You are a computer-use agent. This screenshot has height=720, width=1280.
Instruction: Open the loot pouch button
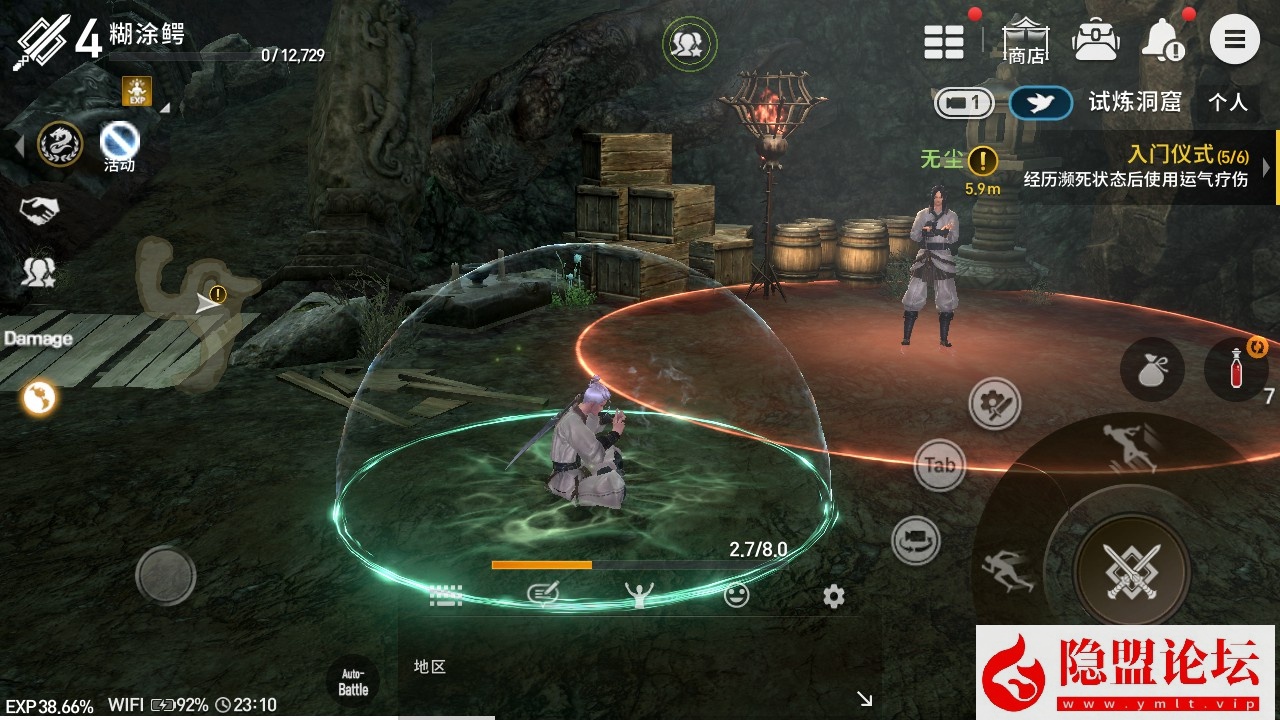pyautogui.click(x=1152, y=369)
